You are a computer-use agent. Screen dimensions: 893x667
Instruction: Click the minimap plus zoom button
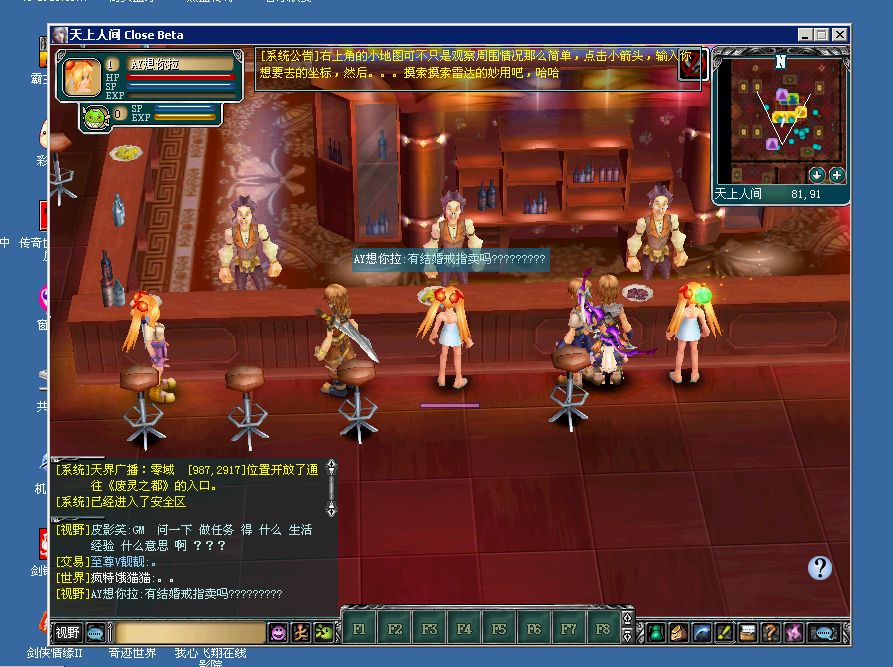click(x=837, y=175)
